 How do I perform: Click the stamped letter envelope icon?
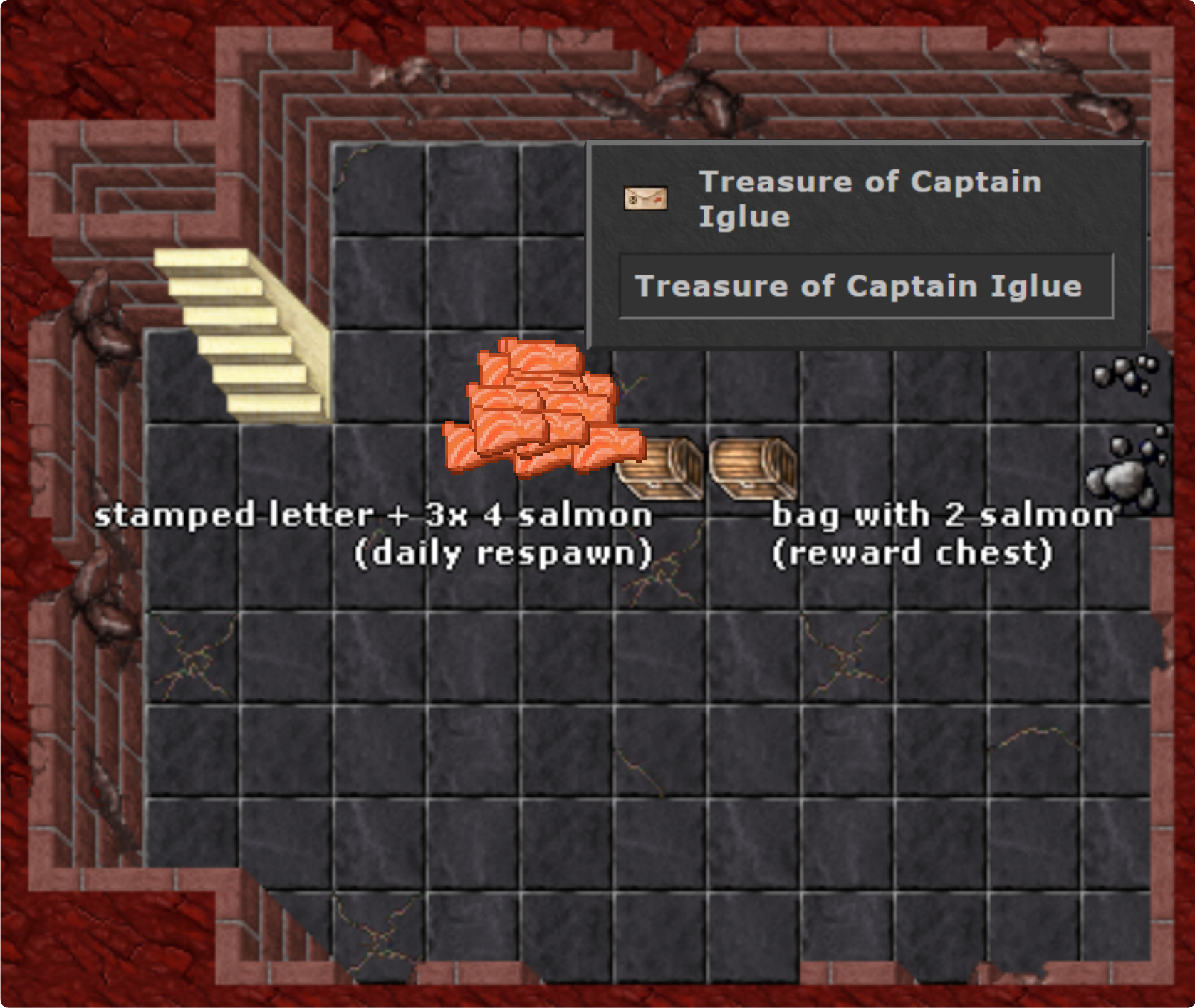pos(645,198)
